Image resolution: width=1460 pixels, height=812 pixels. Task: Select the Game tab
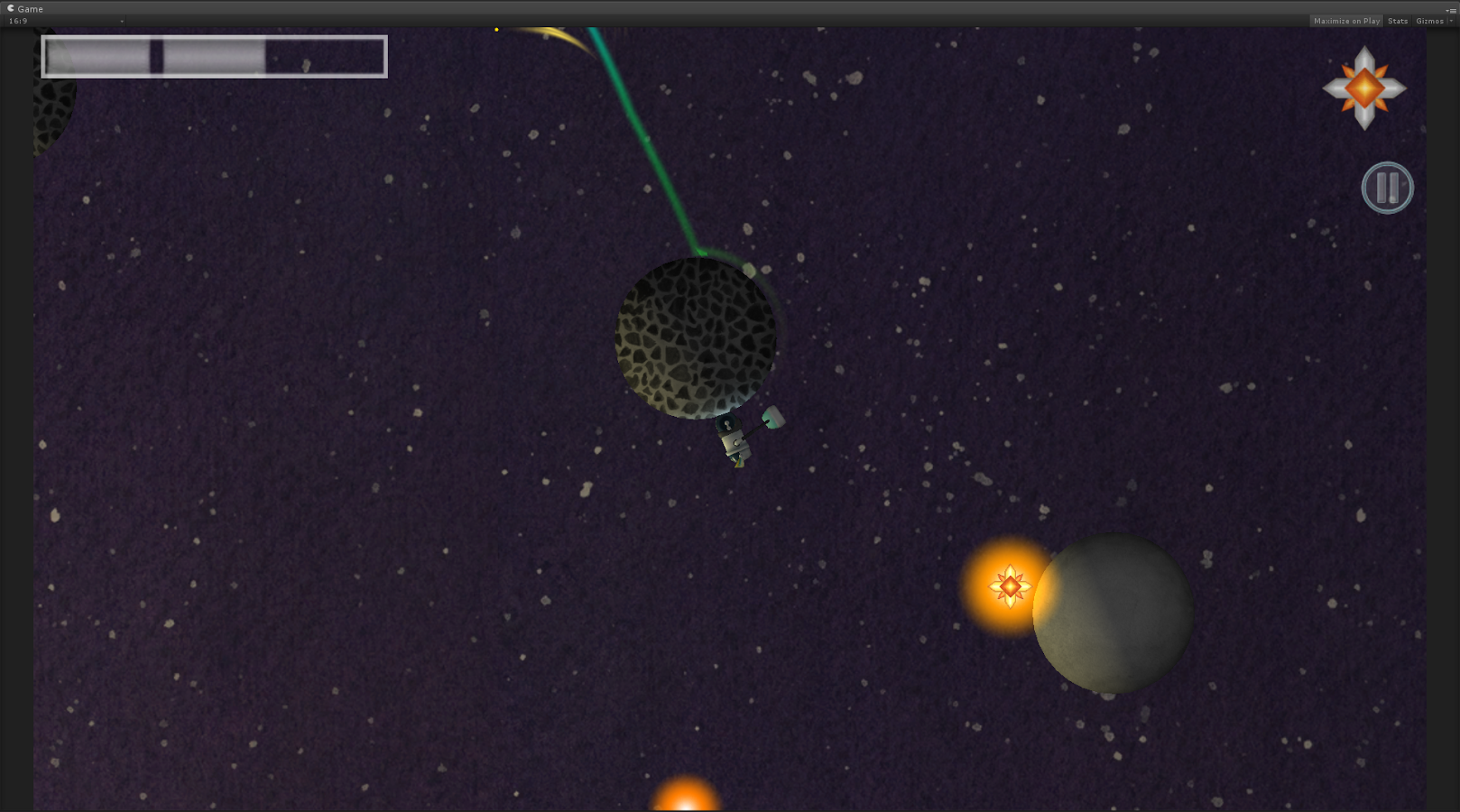coord(25,9)
